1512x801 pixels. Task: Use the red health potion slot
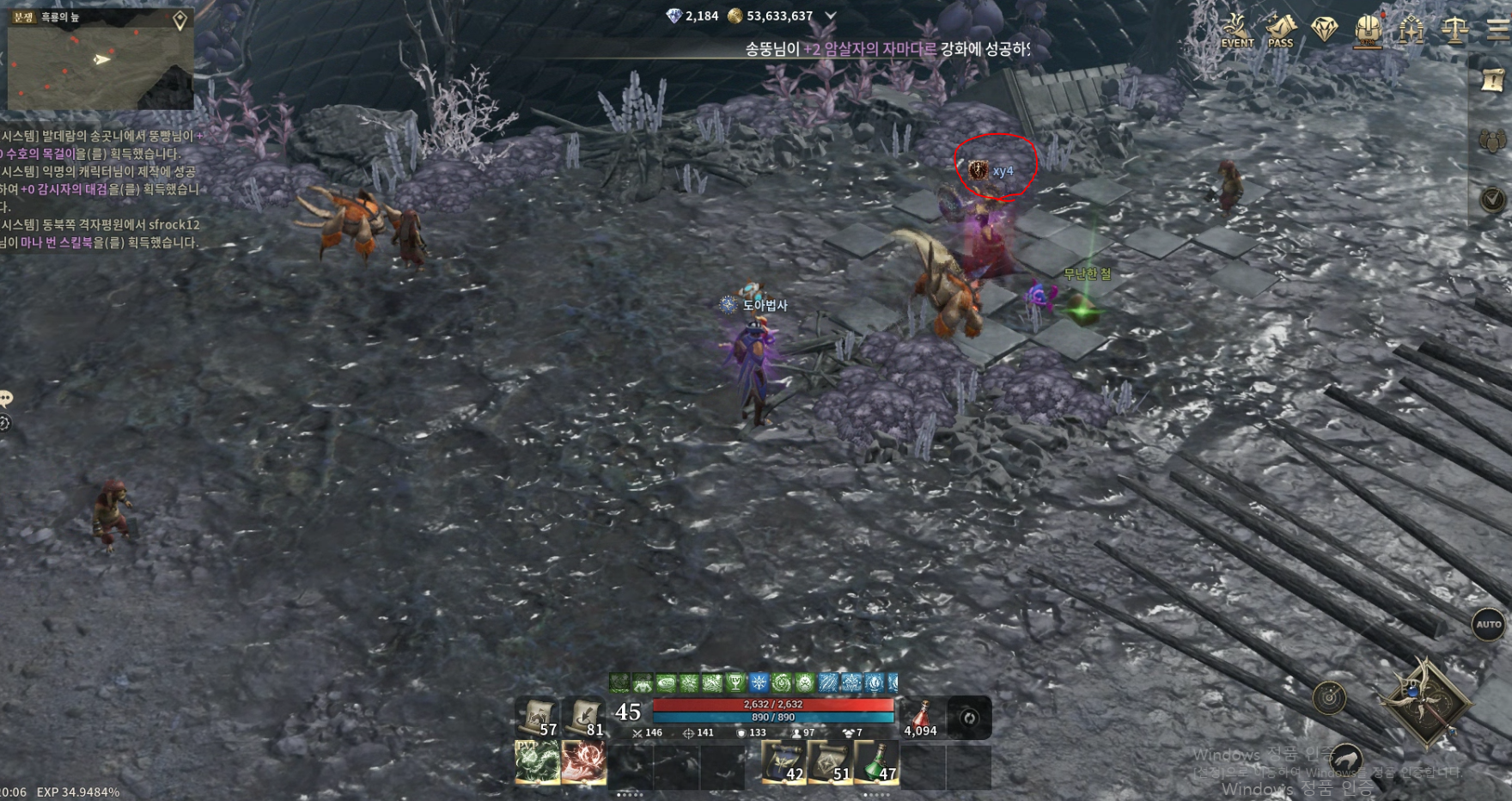click(921, 718)
